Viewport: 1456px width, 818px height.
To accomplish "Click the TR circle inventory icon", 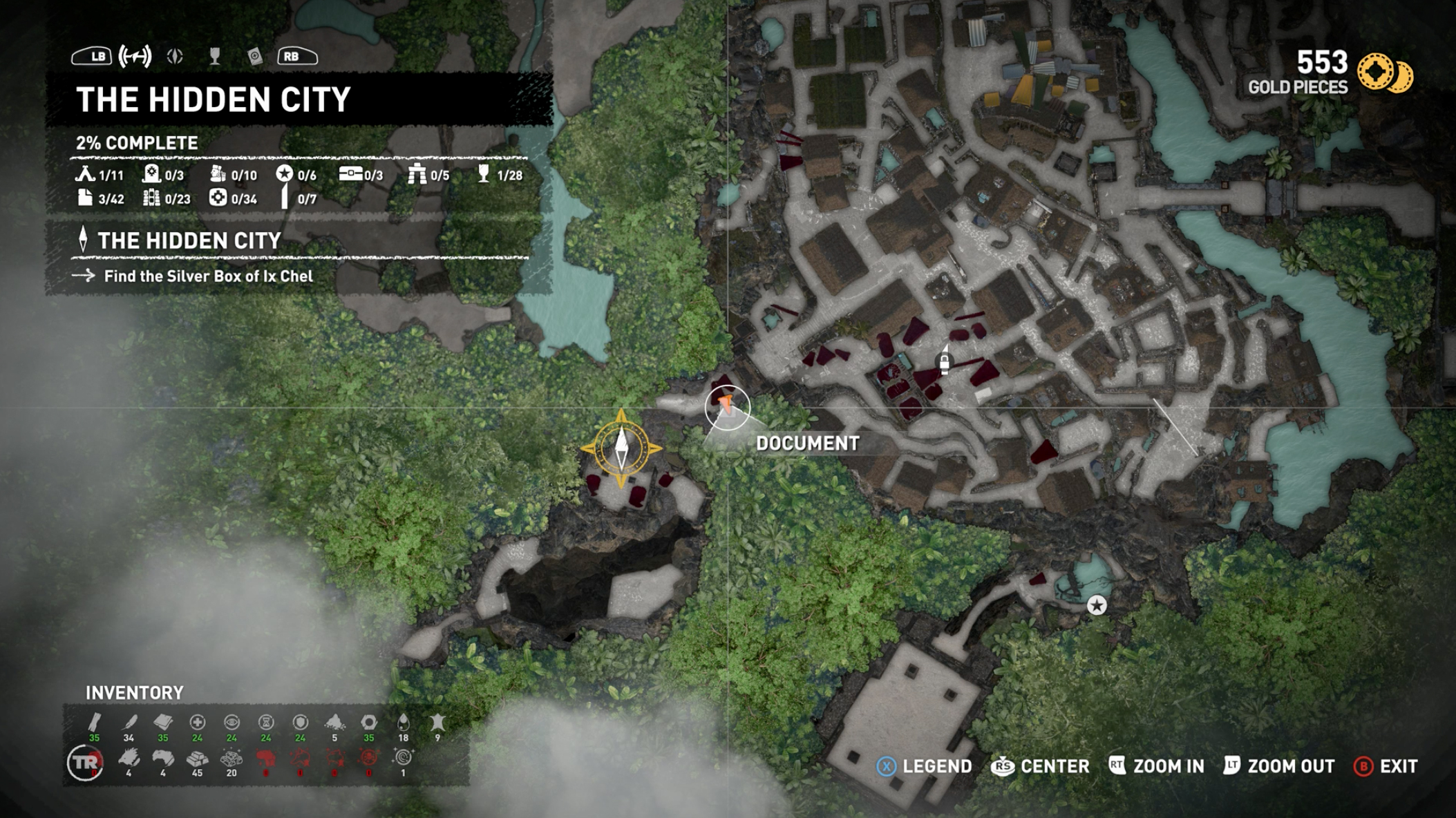I will (85, 763).
